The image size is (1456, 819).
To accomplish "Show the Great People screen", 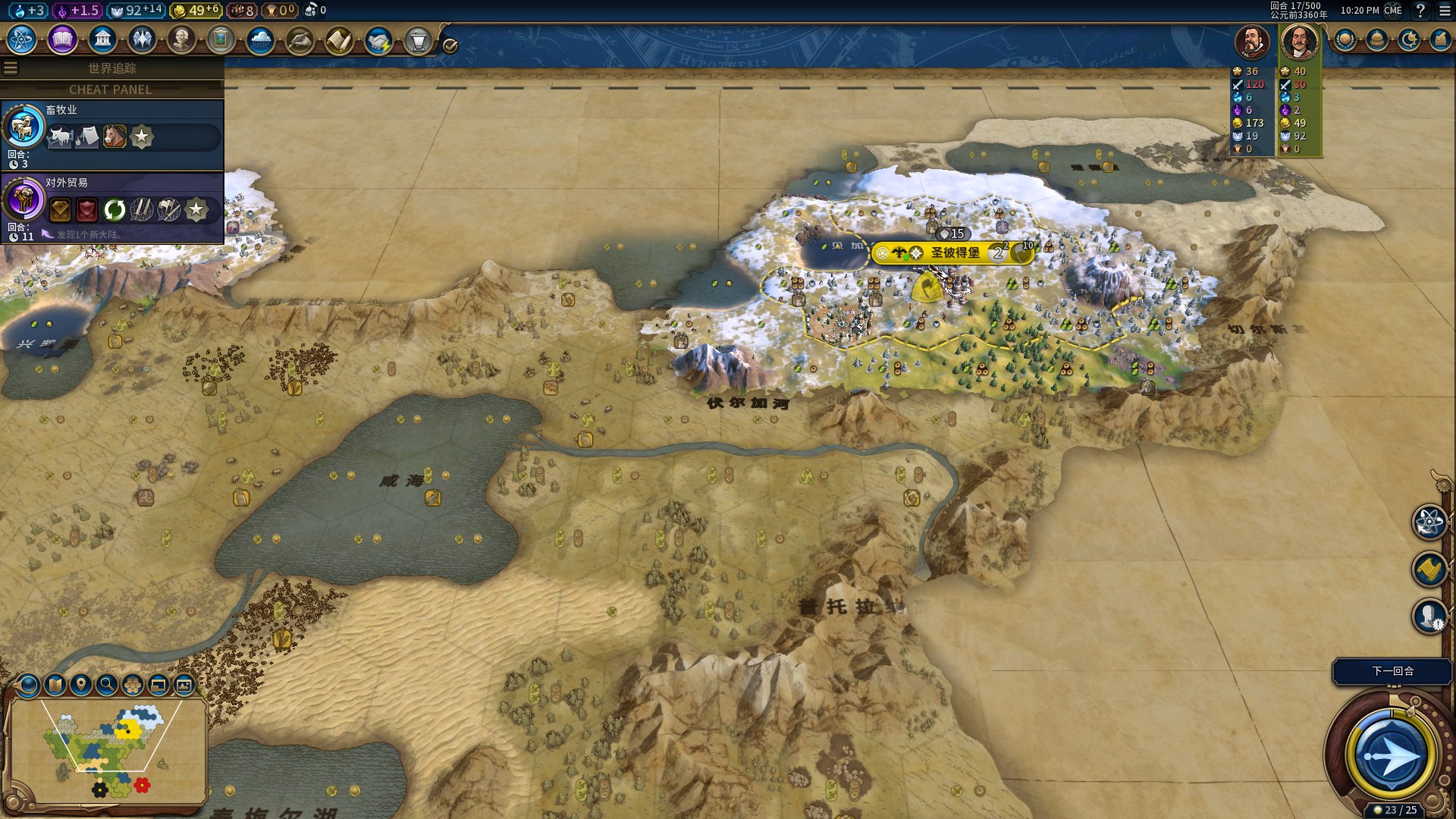I will tap(181, 39).
